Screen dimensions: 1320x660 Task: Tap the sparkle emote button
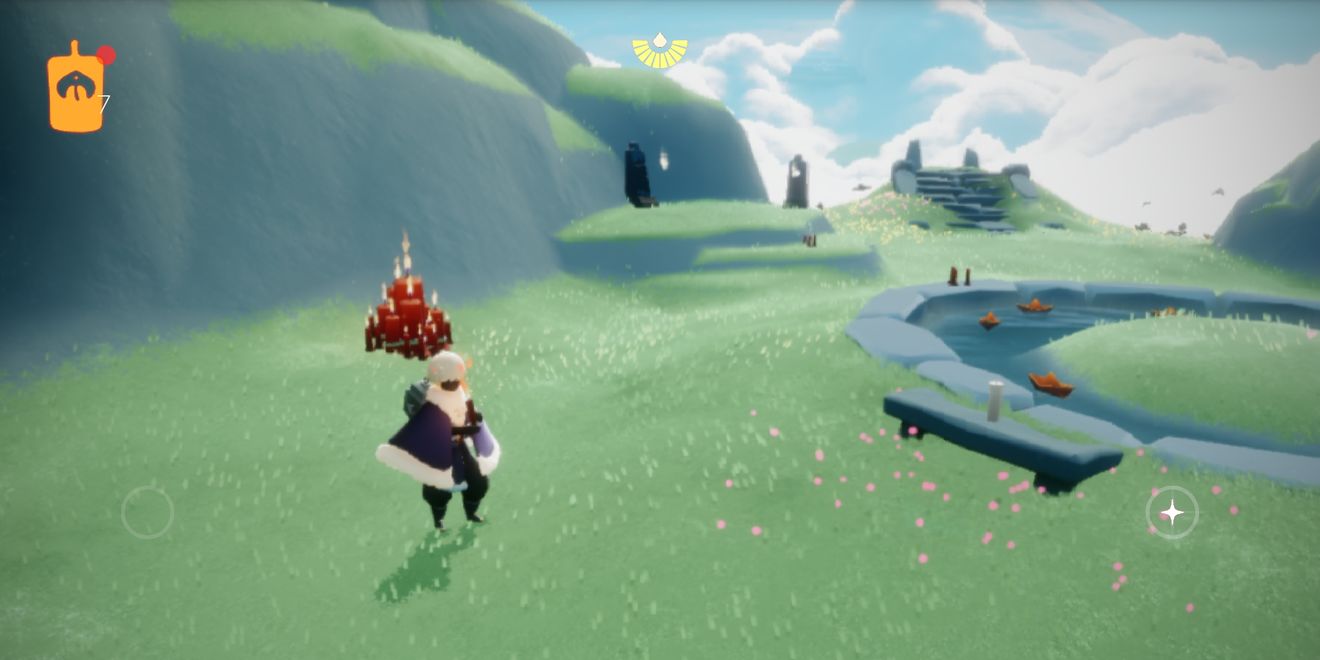(x=1171, y=513)
